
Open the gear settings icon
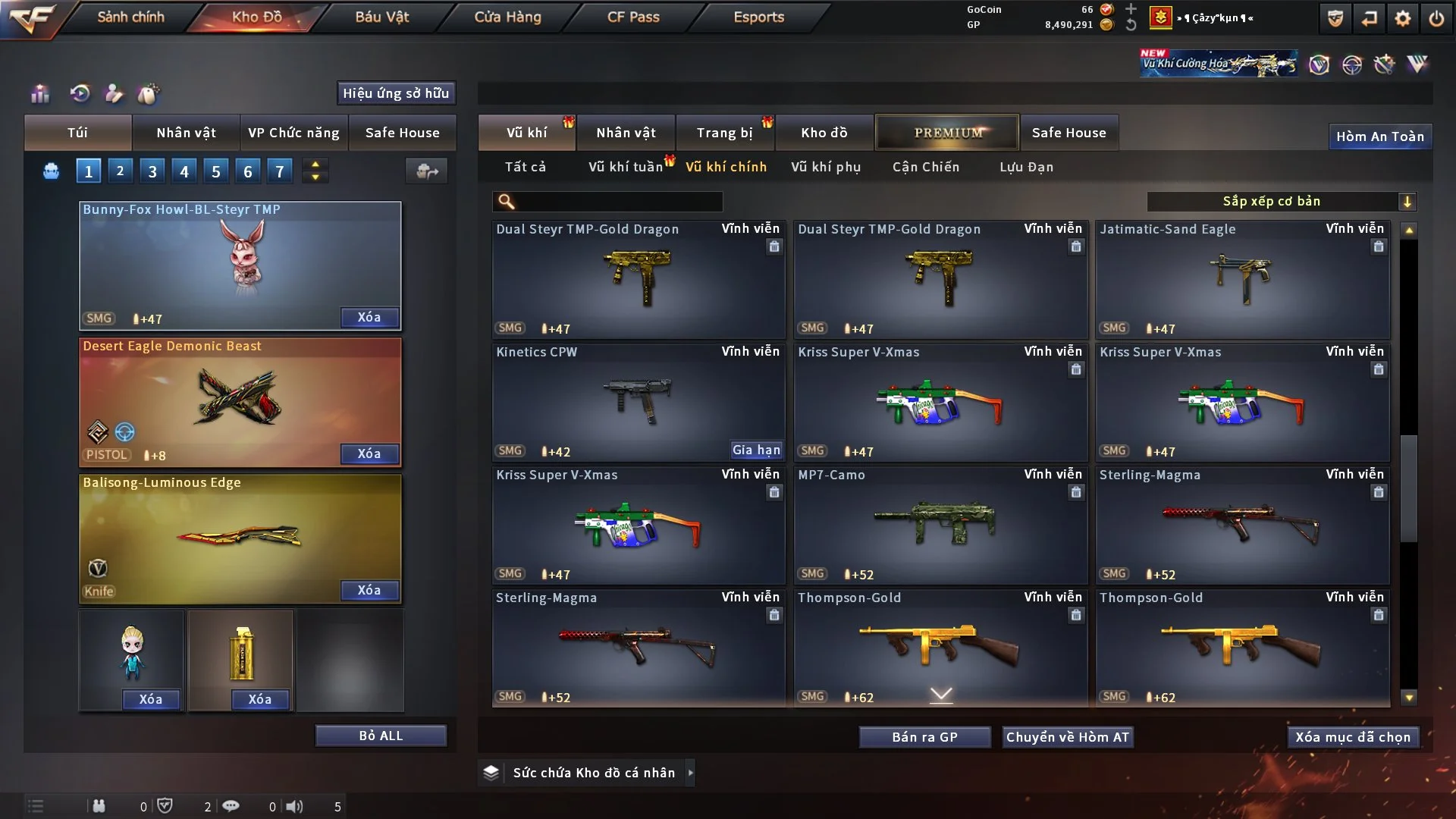click(1402, 18)
